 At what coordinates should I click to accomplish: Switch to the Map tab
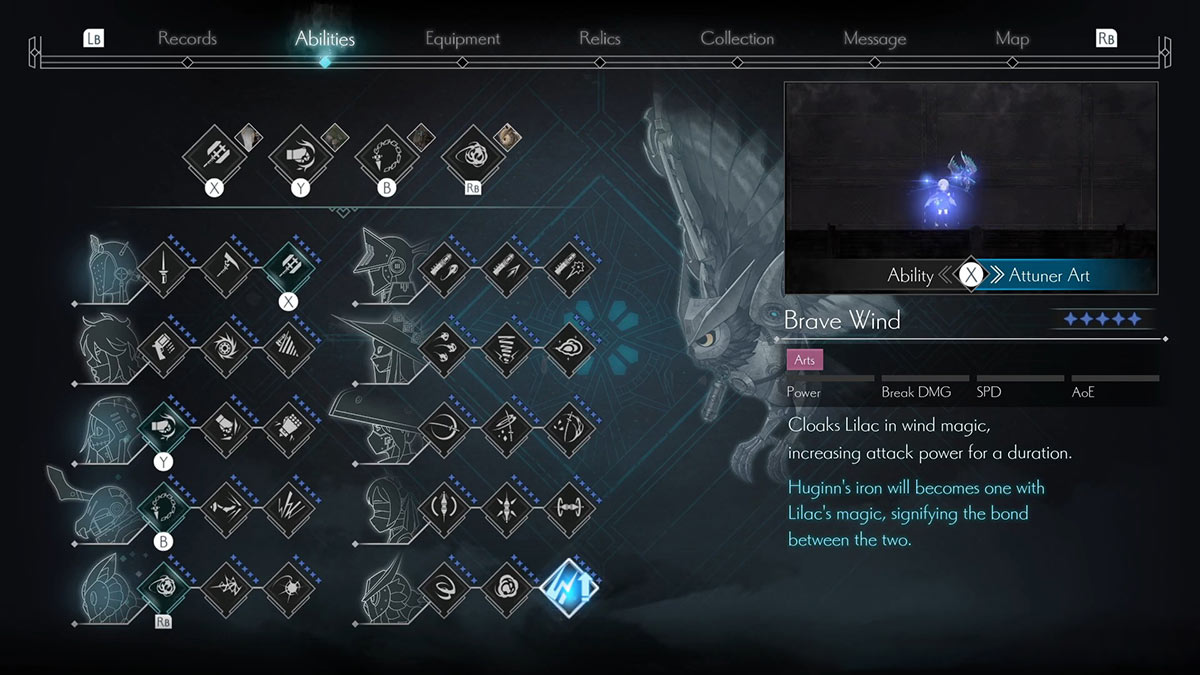pyautogui.click(x=1012, y=39)
